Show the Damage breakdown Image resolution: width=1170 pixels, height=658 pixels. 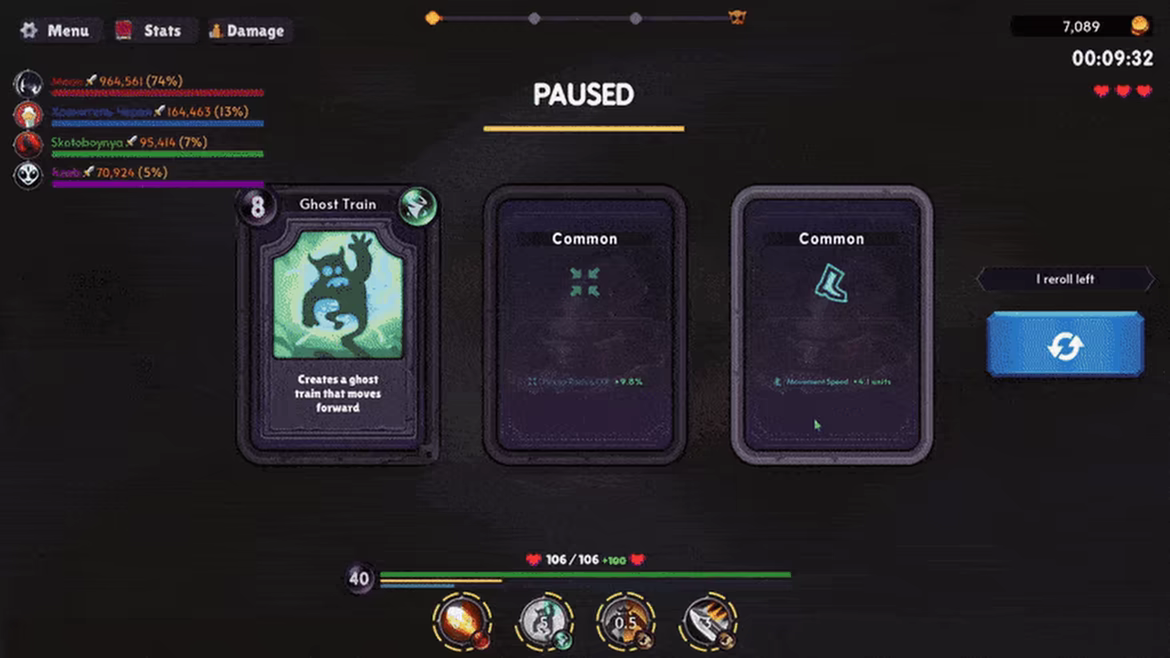(x=247, y=31)
